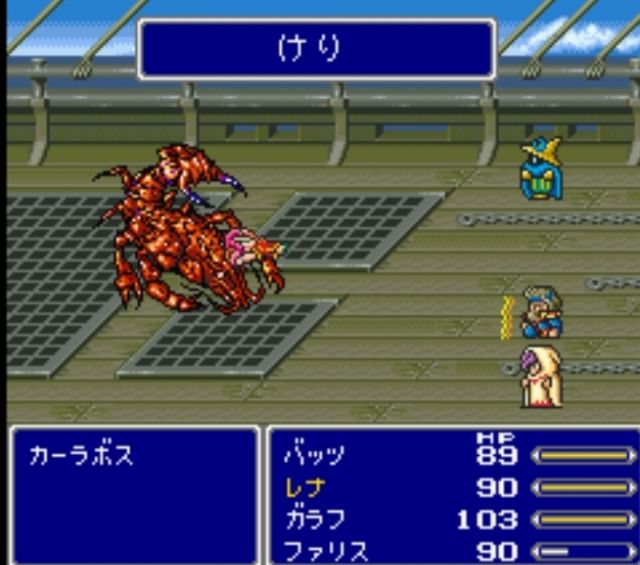This screenshot has height=565, width=640.
Task: Choose party member バッツ in the list
Action: coord(314,457)
